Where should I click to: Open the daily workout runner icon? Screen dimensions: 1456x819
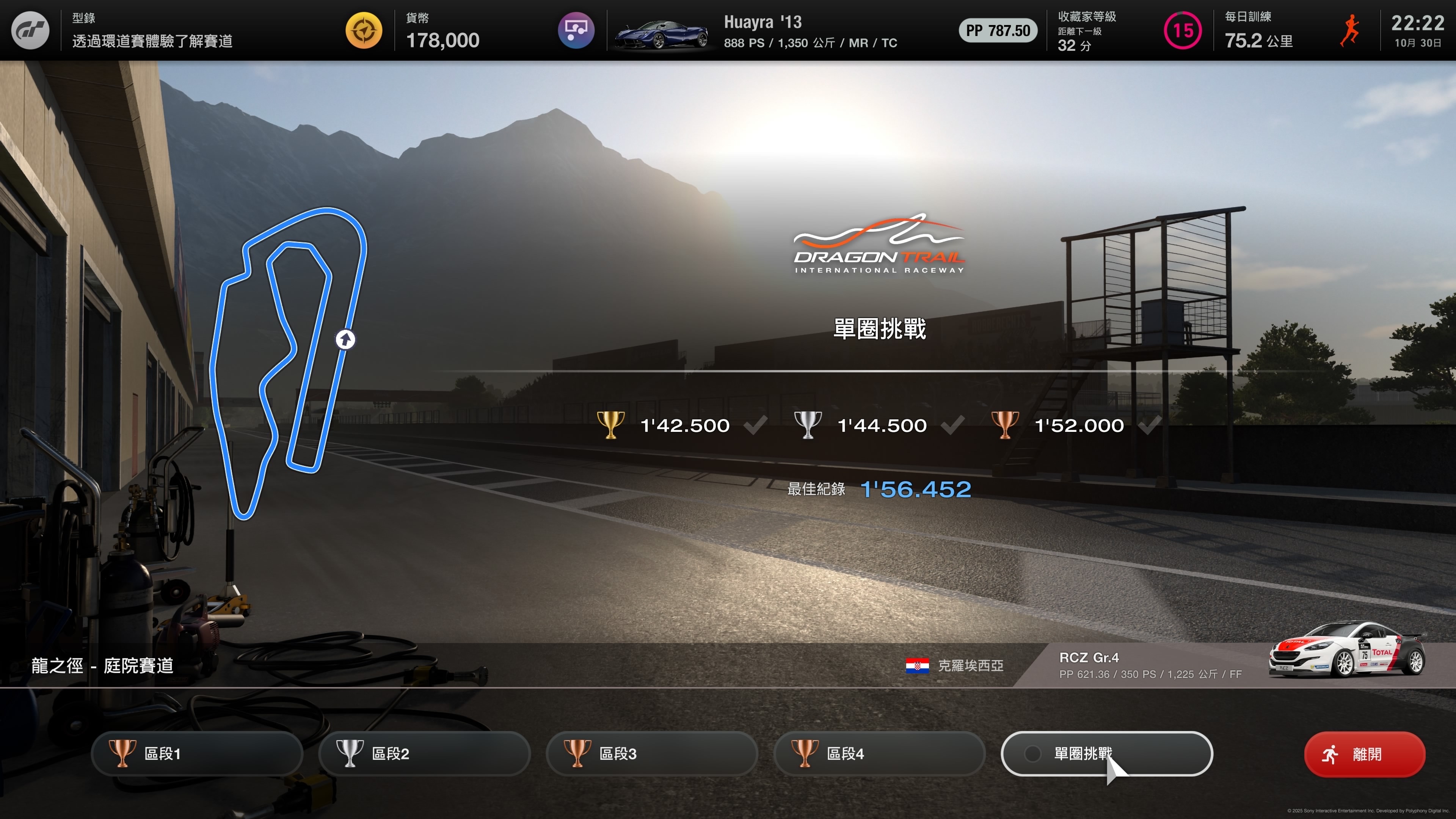click(1350, 30)
